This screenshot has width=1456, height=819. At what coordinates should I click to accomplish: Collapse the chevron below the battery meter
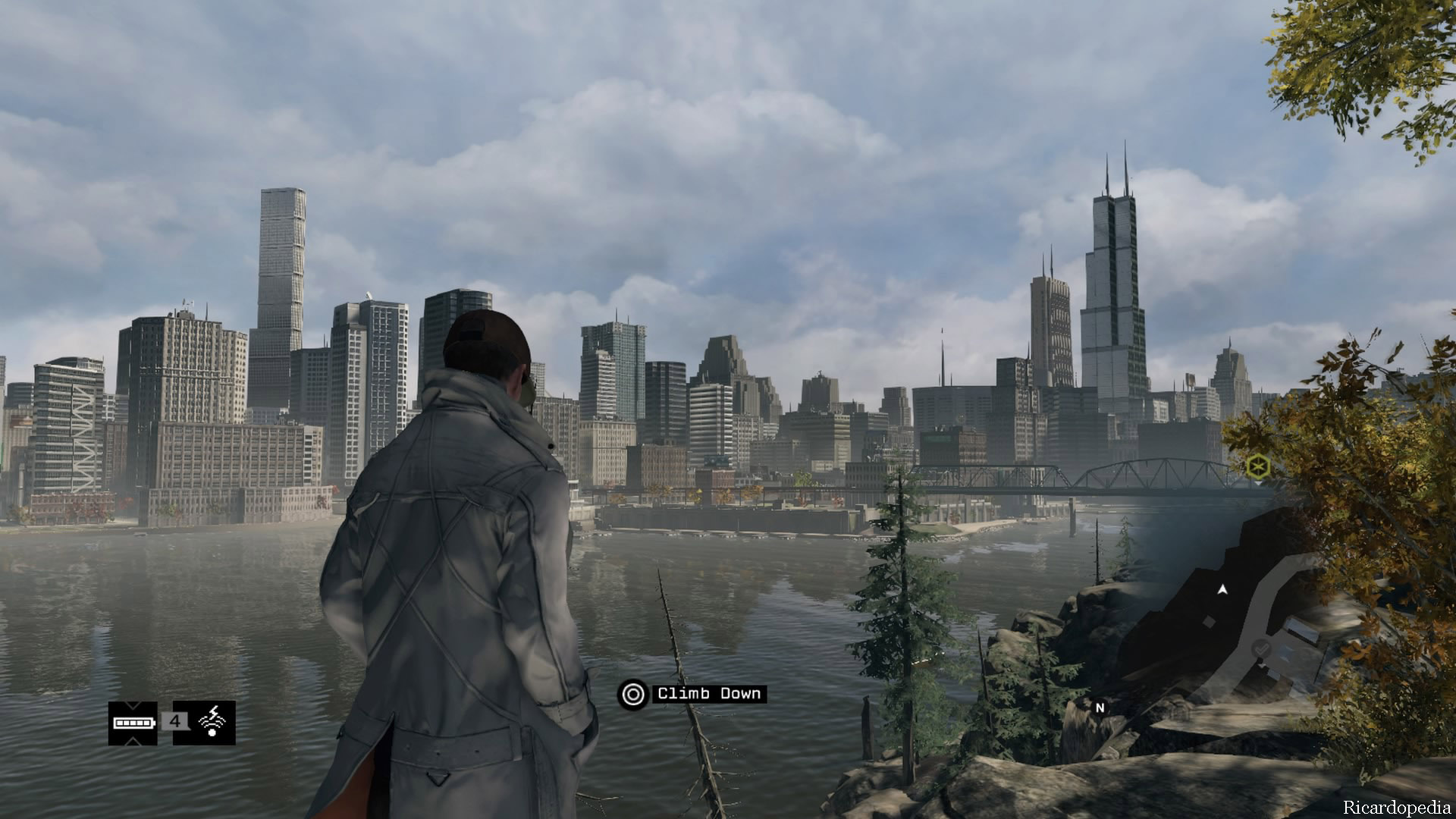click(x=133, y=742)
